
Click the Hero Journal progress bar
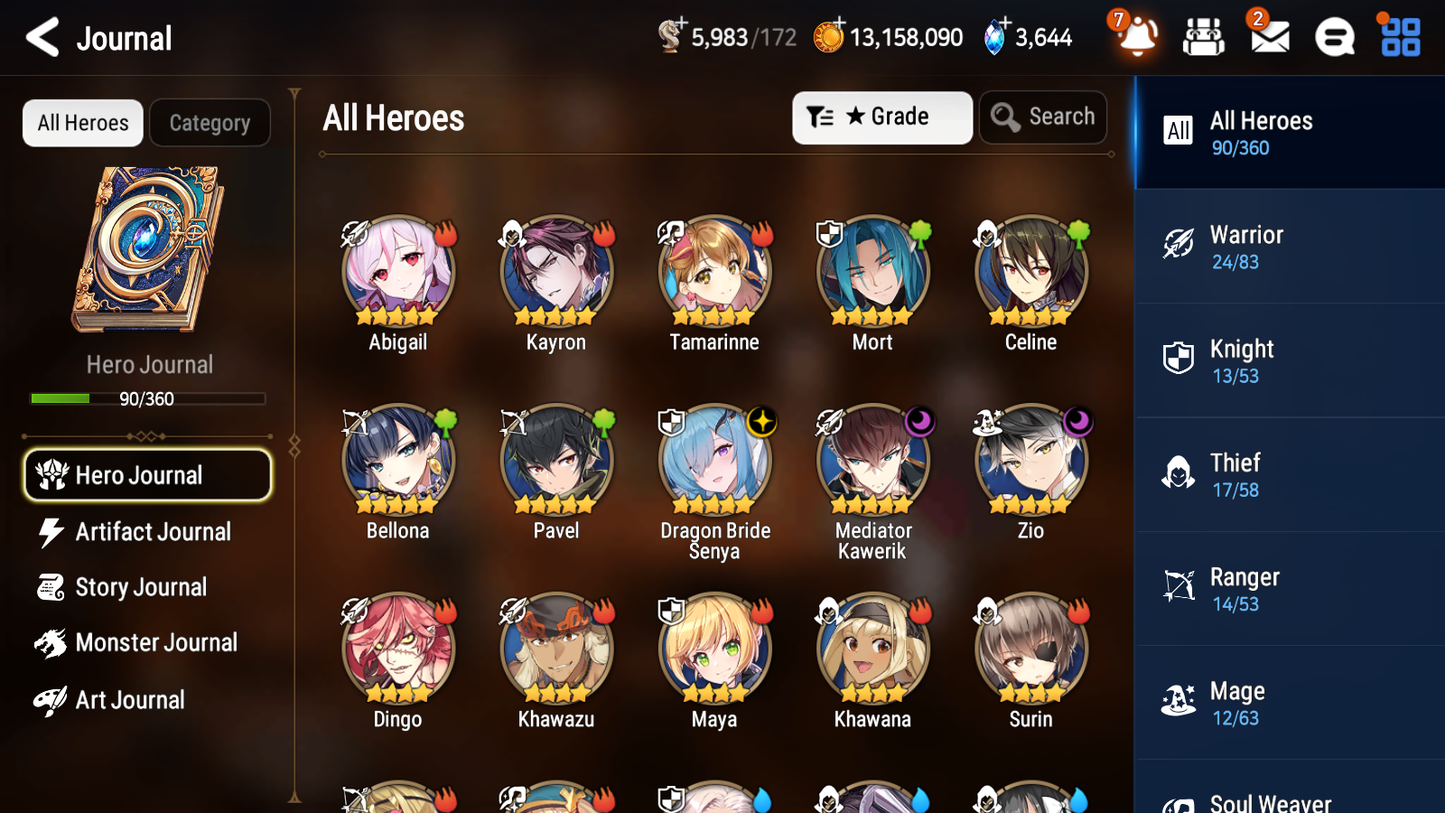coord(149,398)
